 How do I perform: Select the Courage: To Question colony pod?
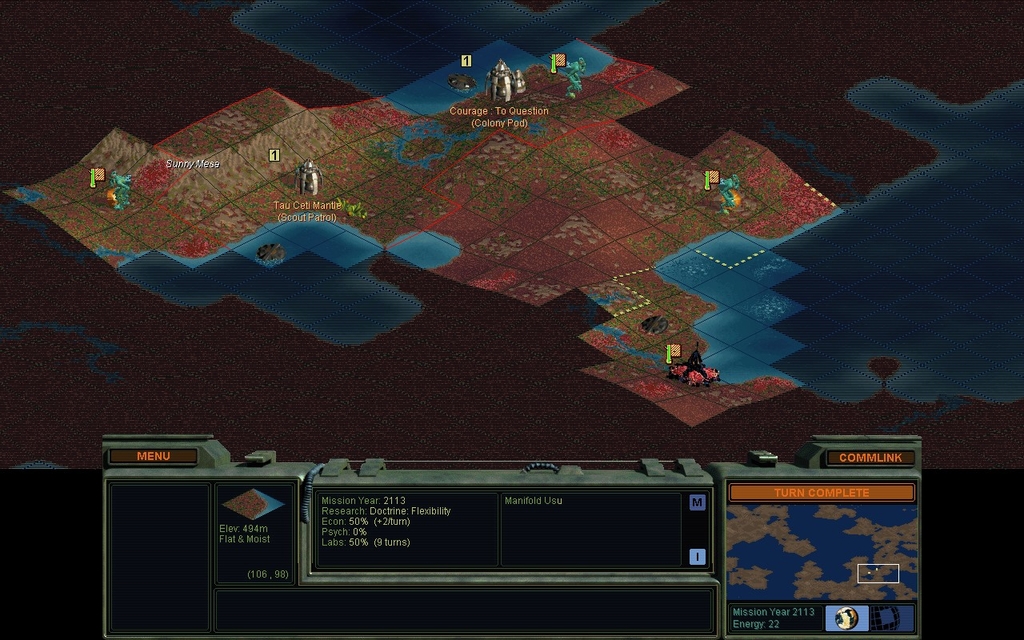pyautogui.click(x=503, y=81)
